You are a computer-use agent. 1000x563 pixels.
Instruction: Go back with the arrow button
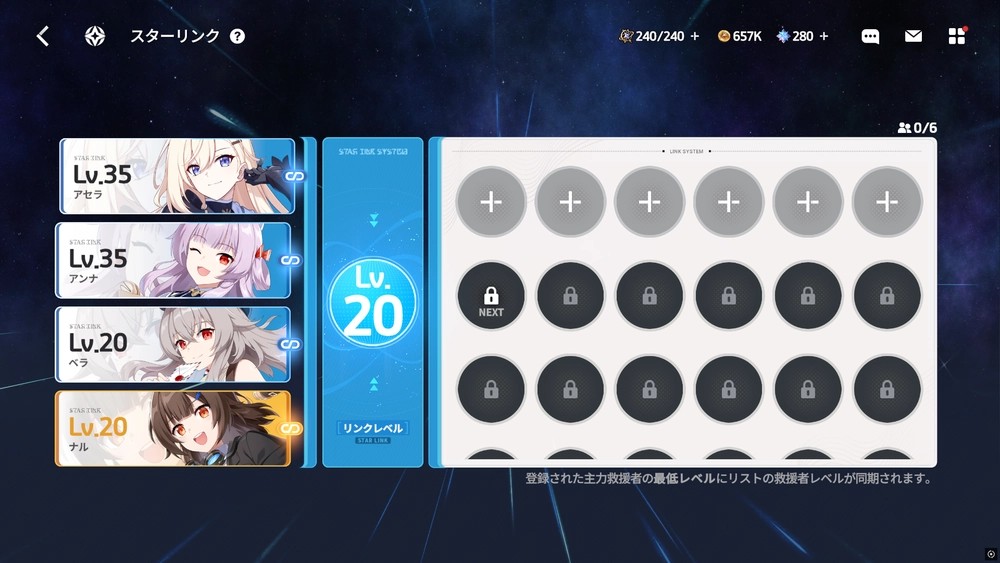(x=42, y=37)
